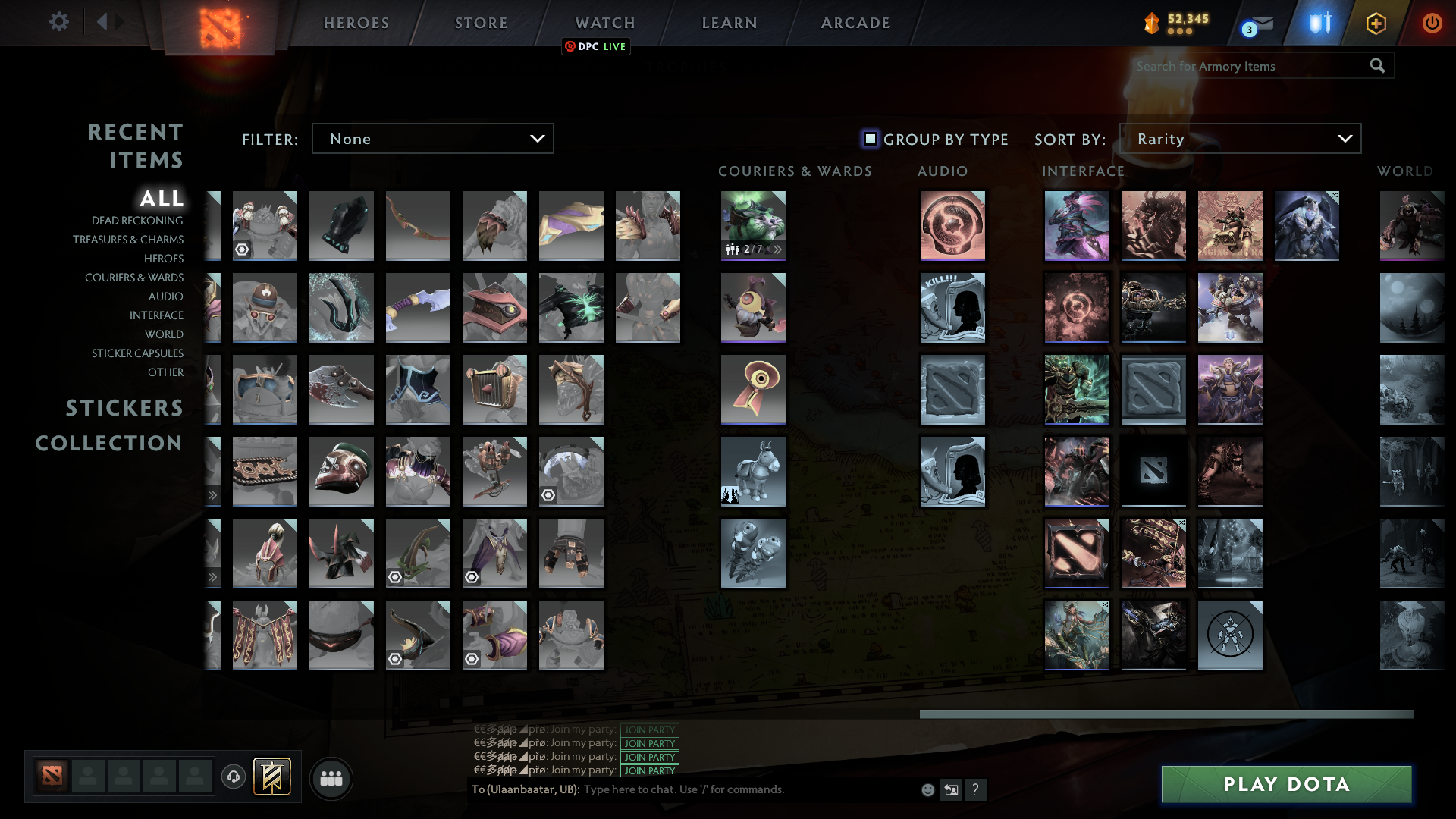This screenshot has height=819, width=1456.
Task: Expand the courier style chevron on the ward item
Action: point(776,248)
